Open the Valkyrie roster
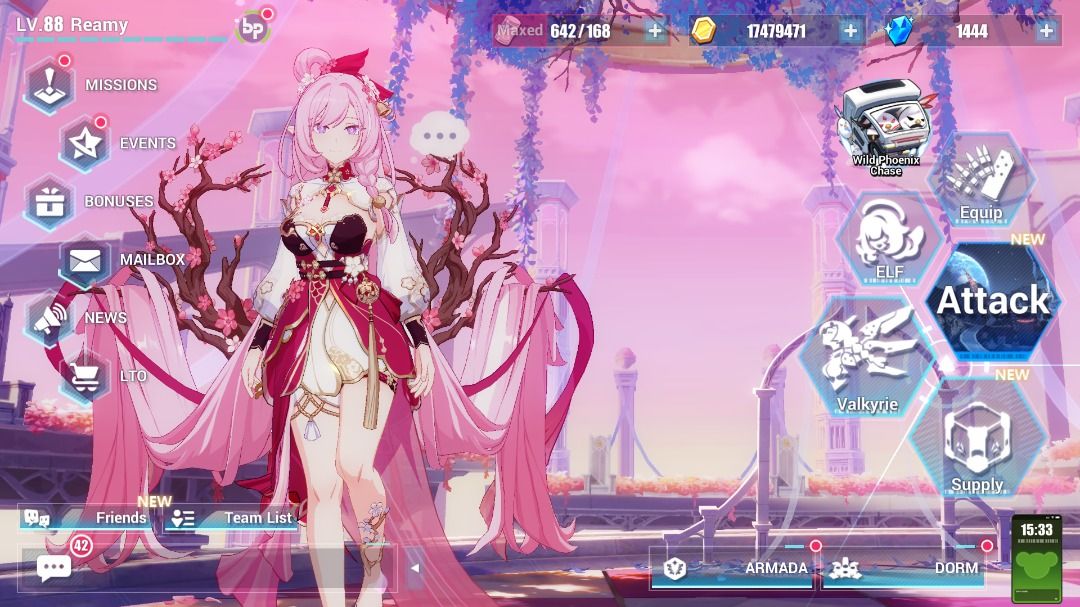The image size is (1080, 607). (x=867, y=358)
